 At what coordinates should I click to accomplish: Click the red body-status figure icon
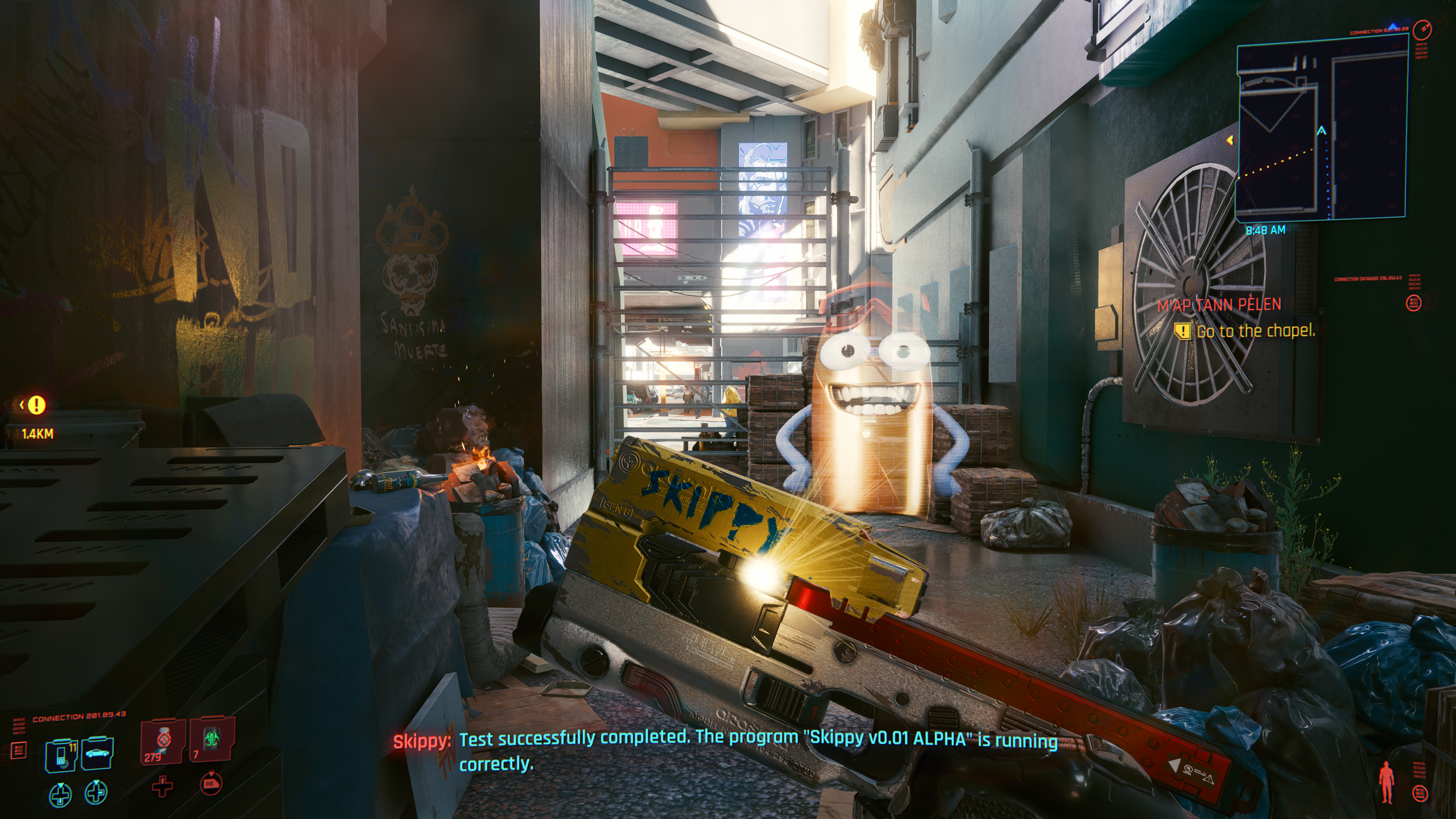pyautogui.click(x=1386, y=782)
